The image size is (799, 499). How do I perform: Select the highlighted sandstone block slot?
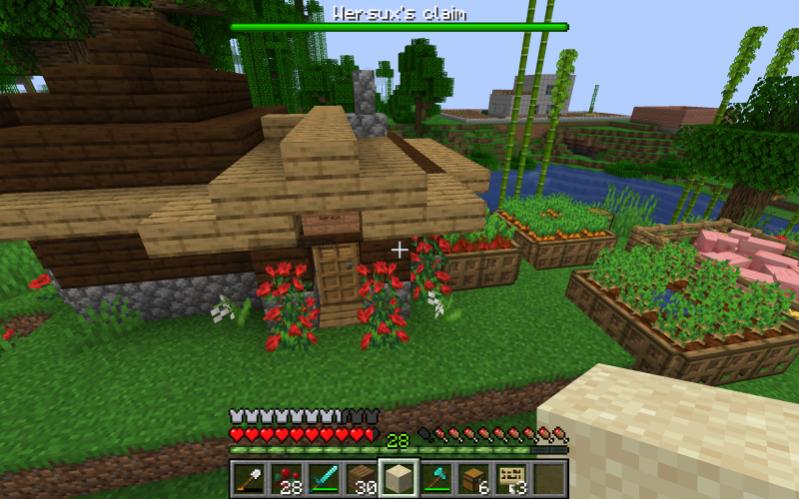[x=399, y=478]
